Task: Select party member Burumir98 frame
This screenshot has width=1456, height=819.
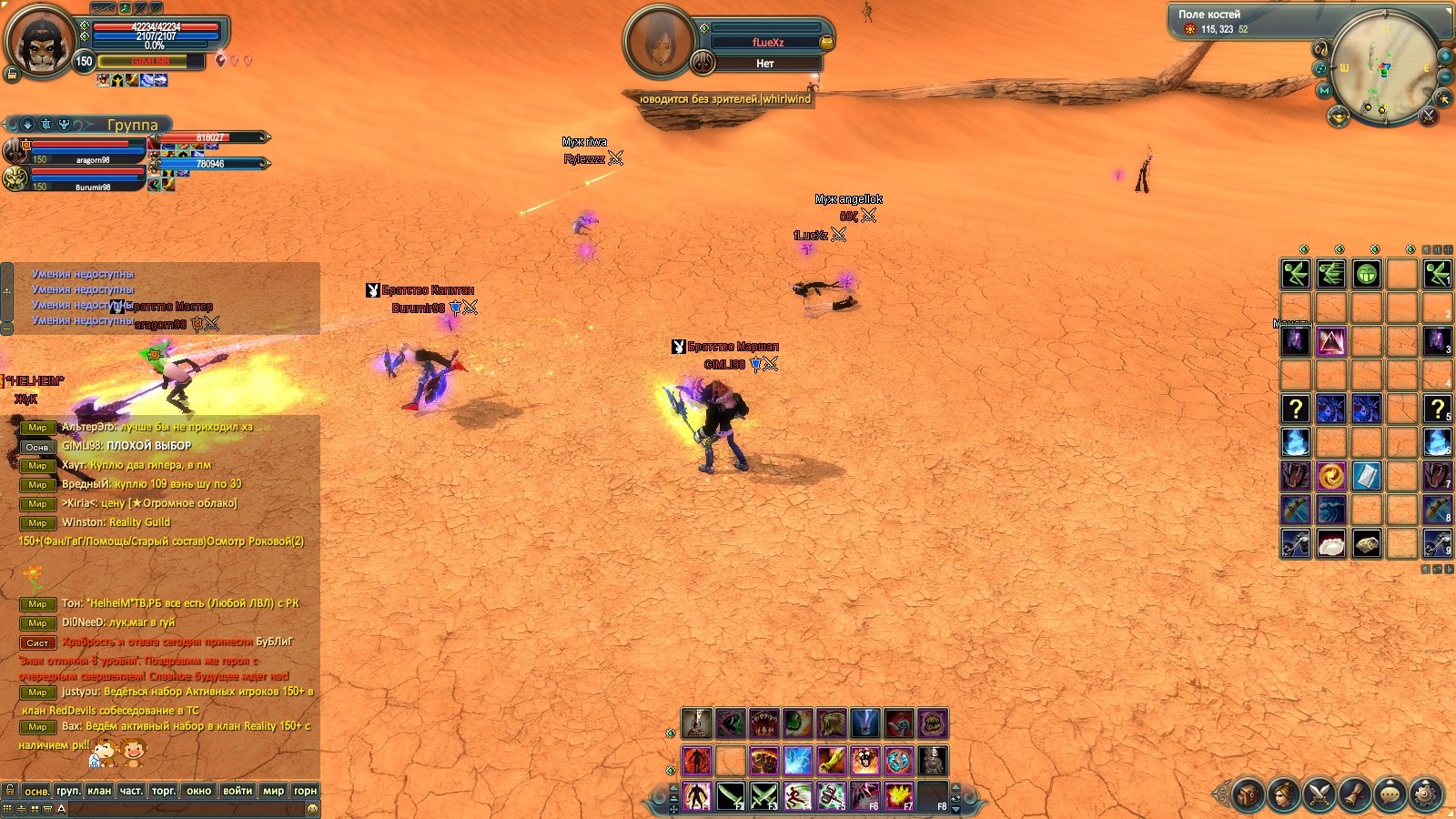Action: (82, 177)
